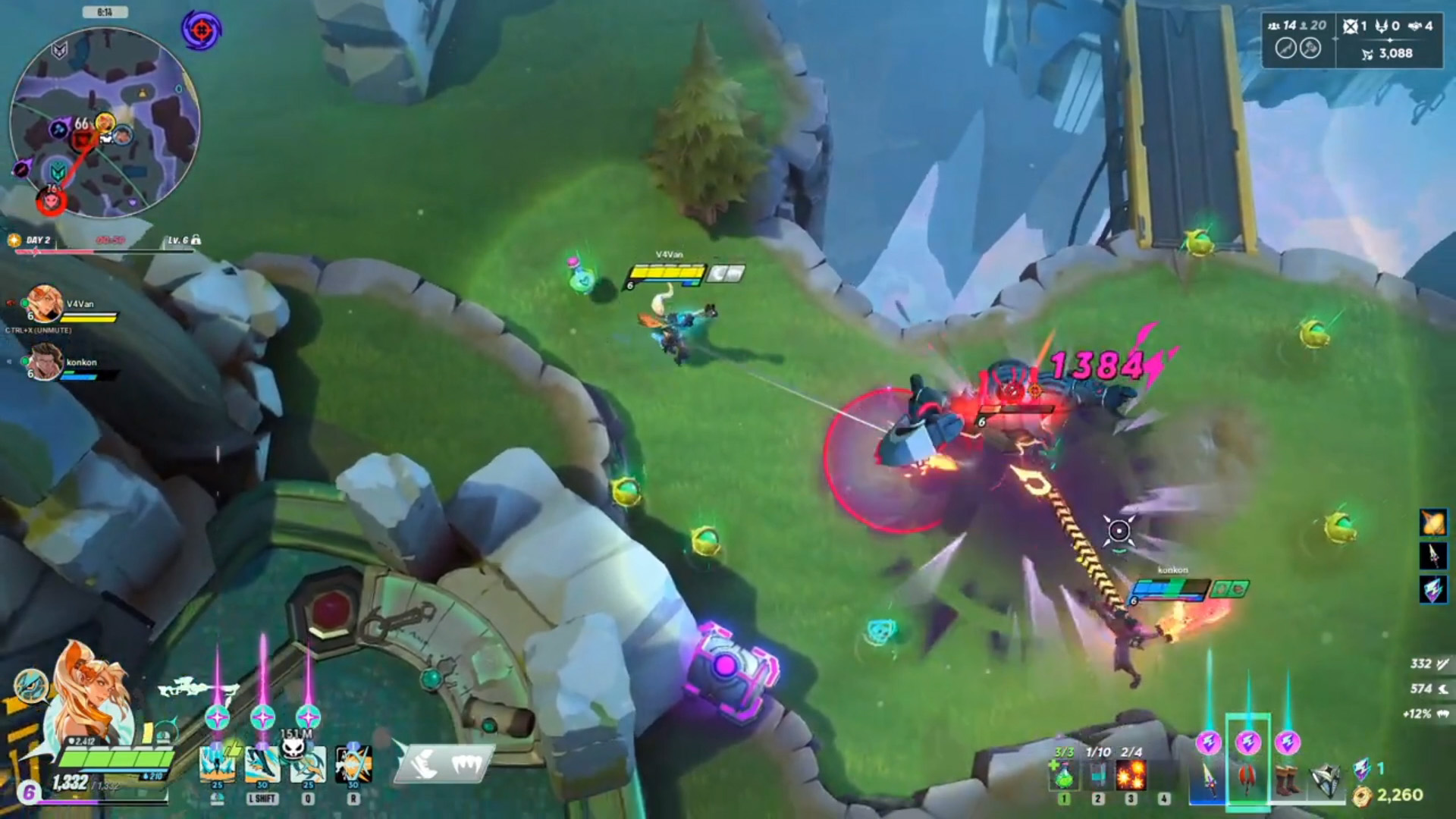Select the silver cube item slot
This screenshot has width=1456, height=819.
click(x=1326, y=780)
